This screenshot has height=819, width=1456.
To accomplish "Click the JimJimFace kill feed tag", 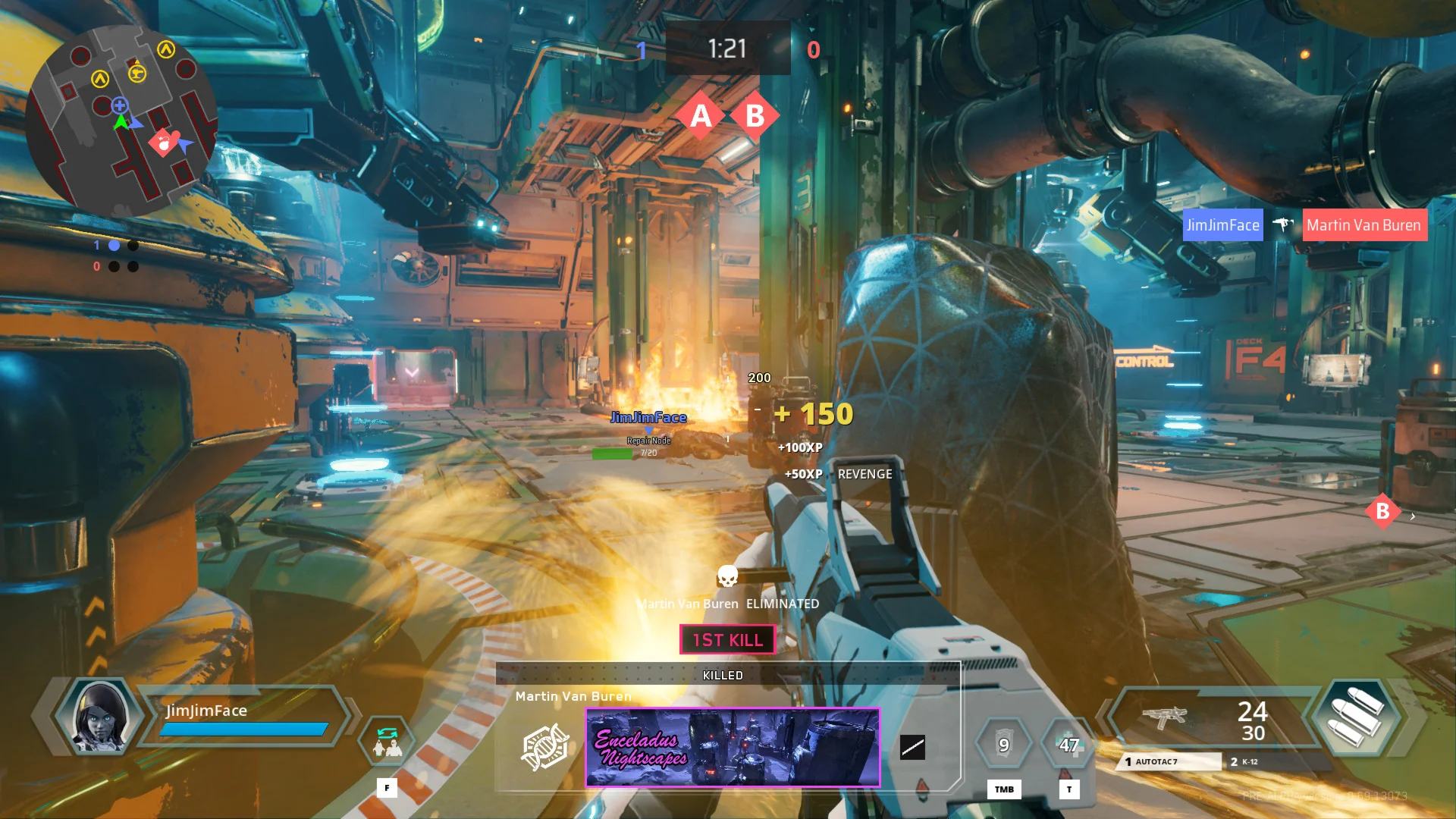I will (1222, 225).
